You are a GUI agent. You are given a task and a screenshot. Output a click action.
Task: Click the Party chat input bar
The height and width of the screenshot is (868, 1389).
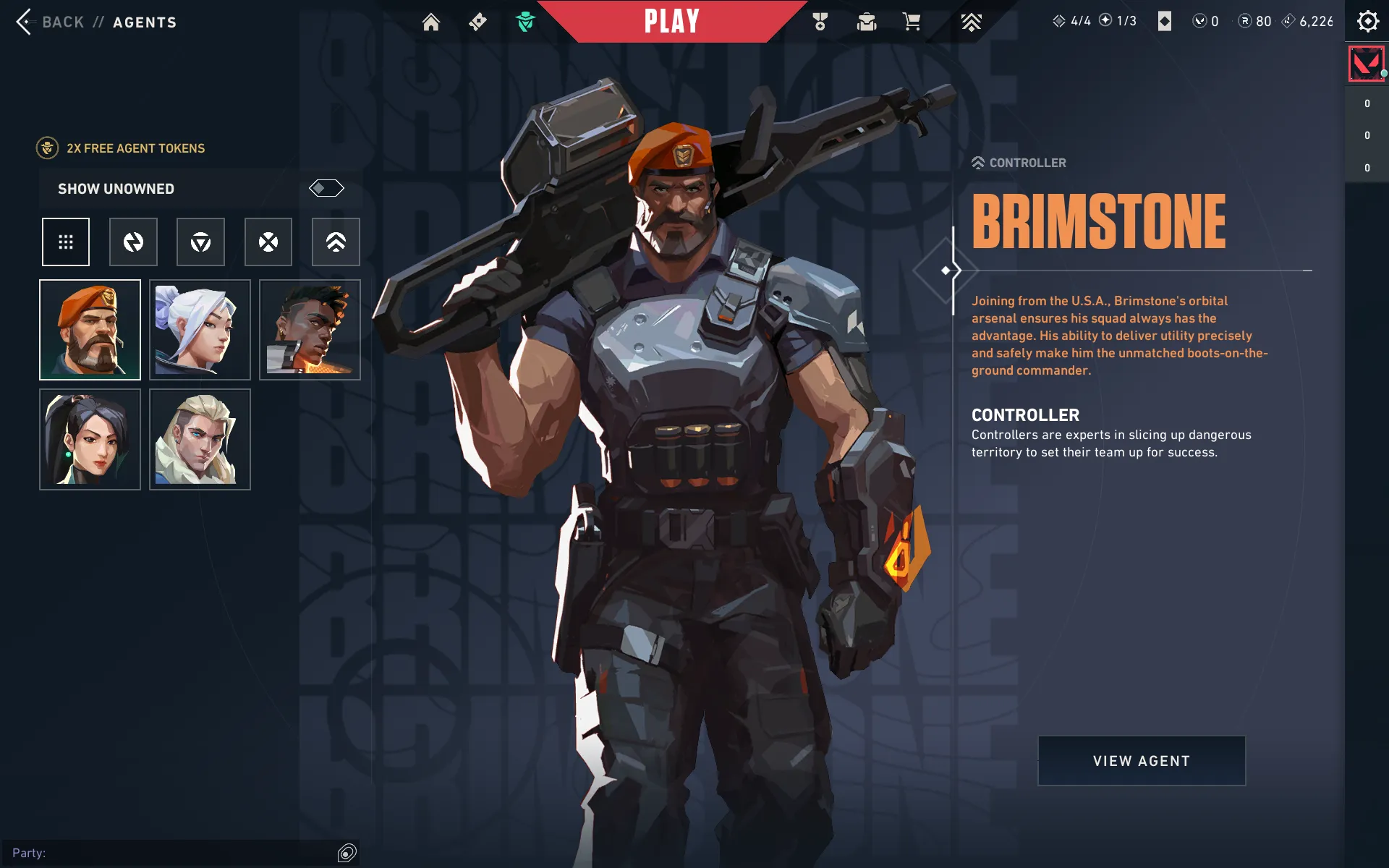[174, 854]
